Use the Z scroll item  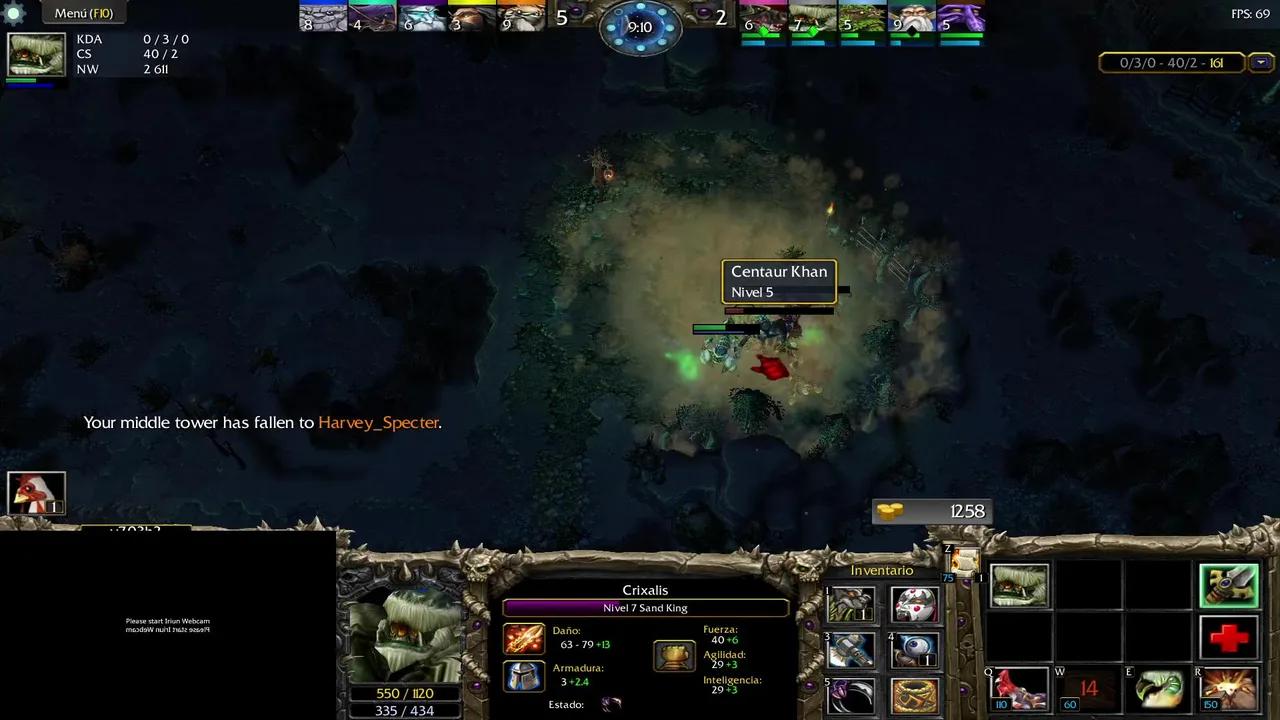965,561
